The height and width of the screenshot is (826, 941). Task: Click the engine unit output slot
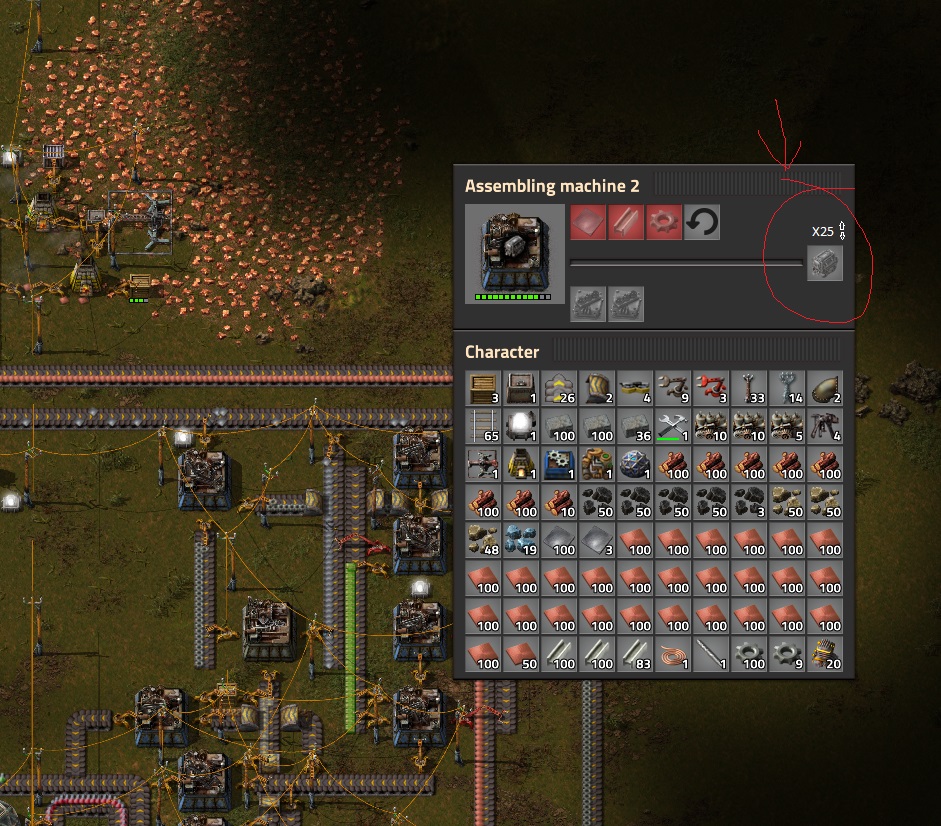(x=825, y=263)
